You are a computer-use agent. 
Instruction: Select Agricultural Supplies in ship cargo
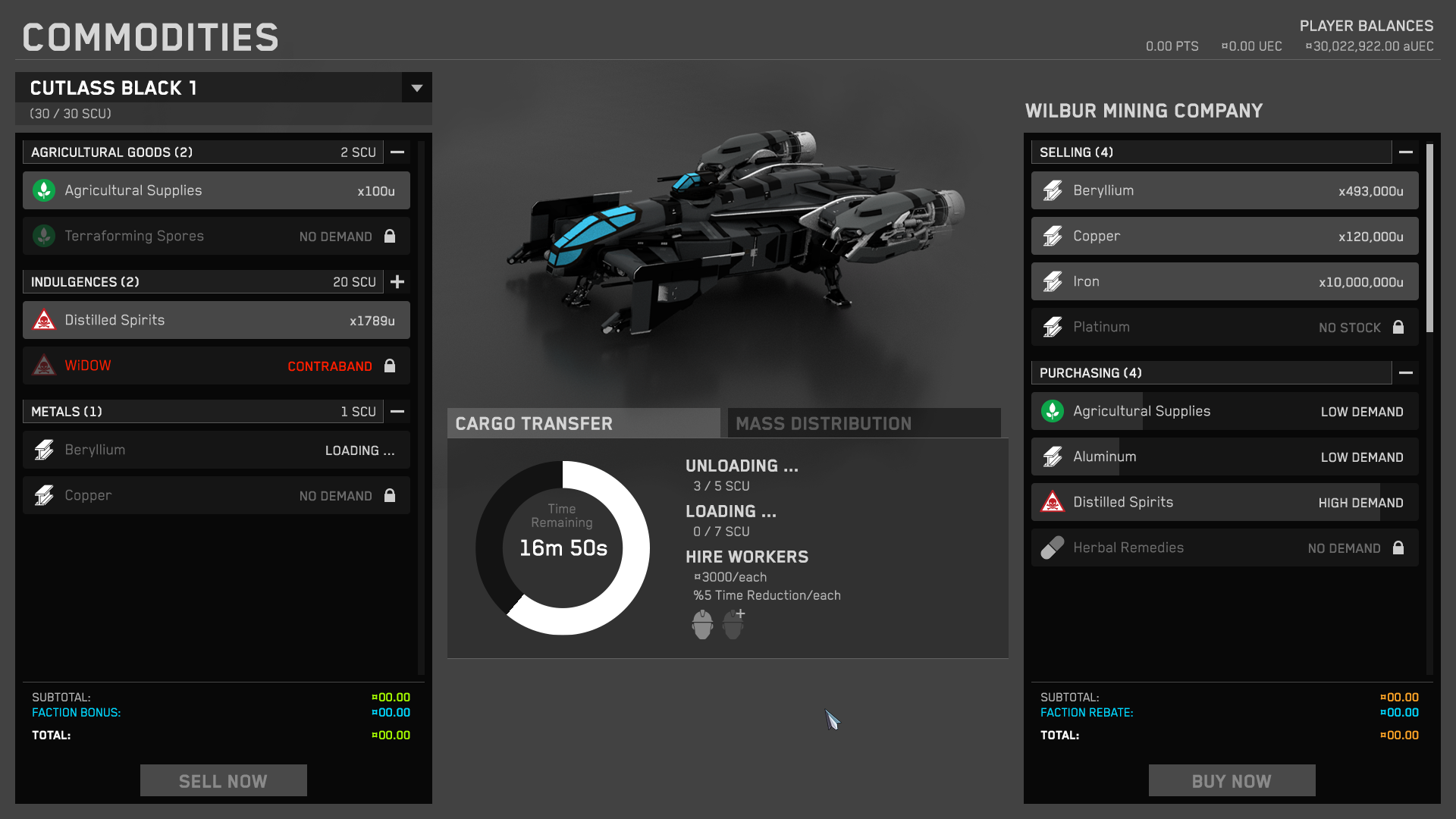click(x=216, y=191)
